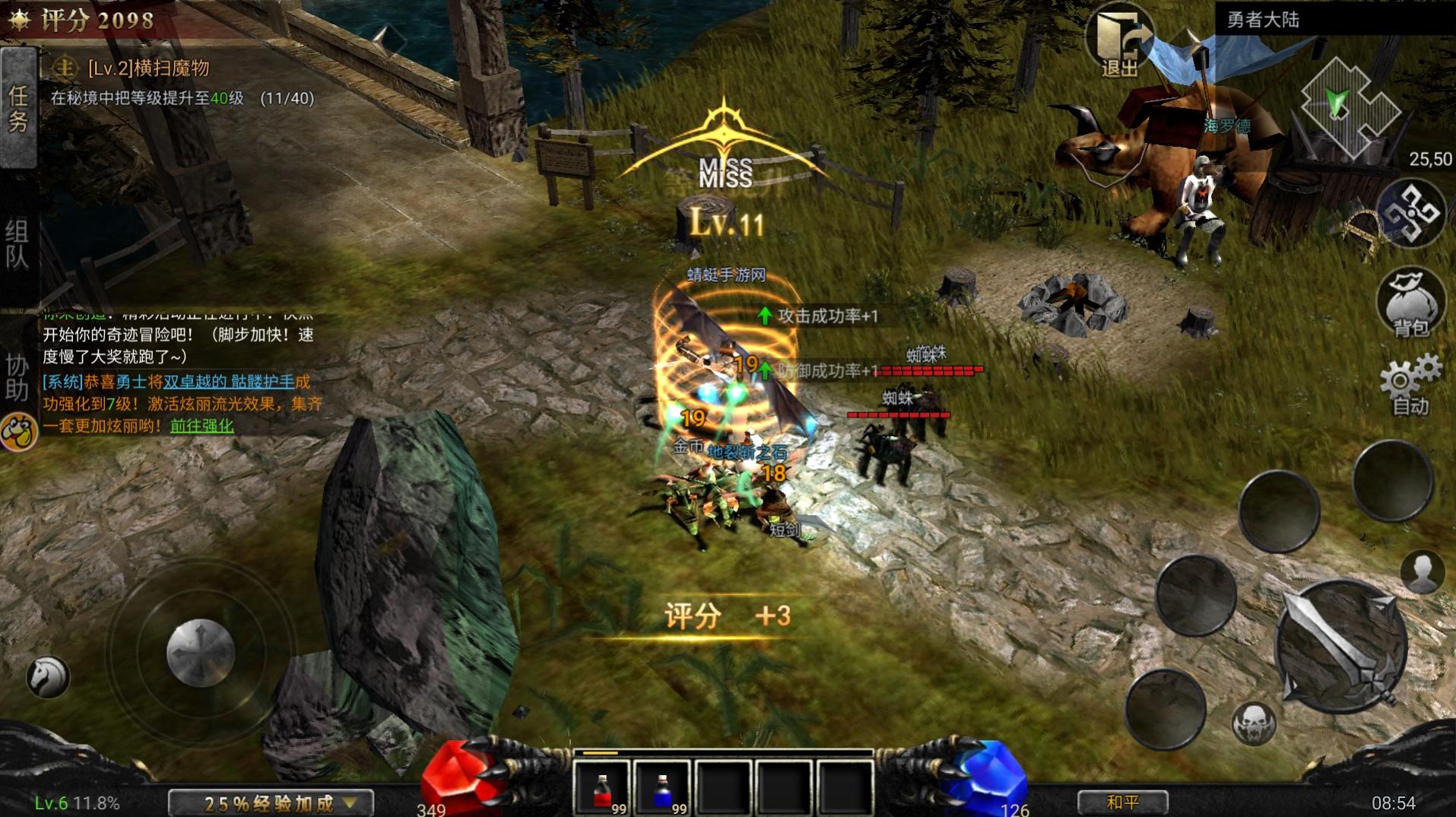Select the [Lv.2]横扫魔物 quest tracker
The width and height of the screenshot is (1456, 817).
pos(148,68)
